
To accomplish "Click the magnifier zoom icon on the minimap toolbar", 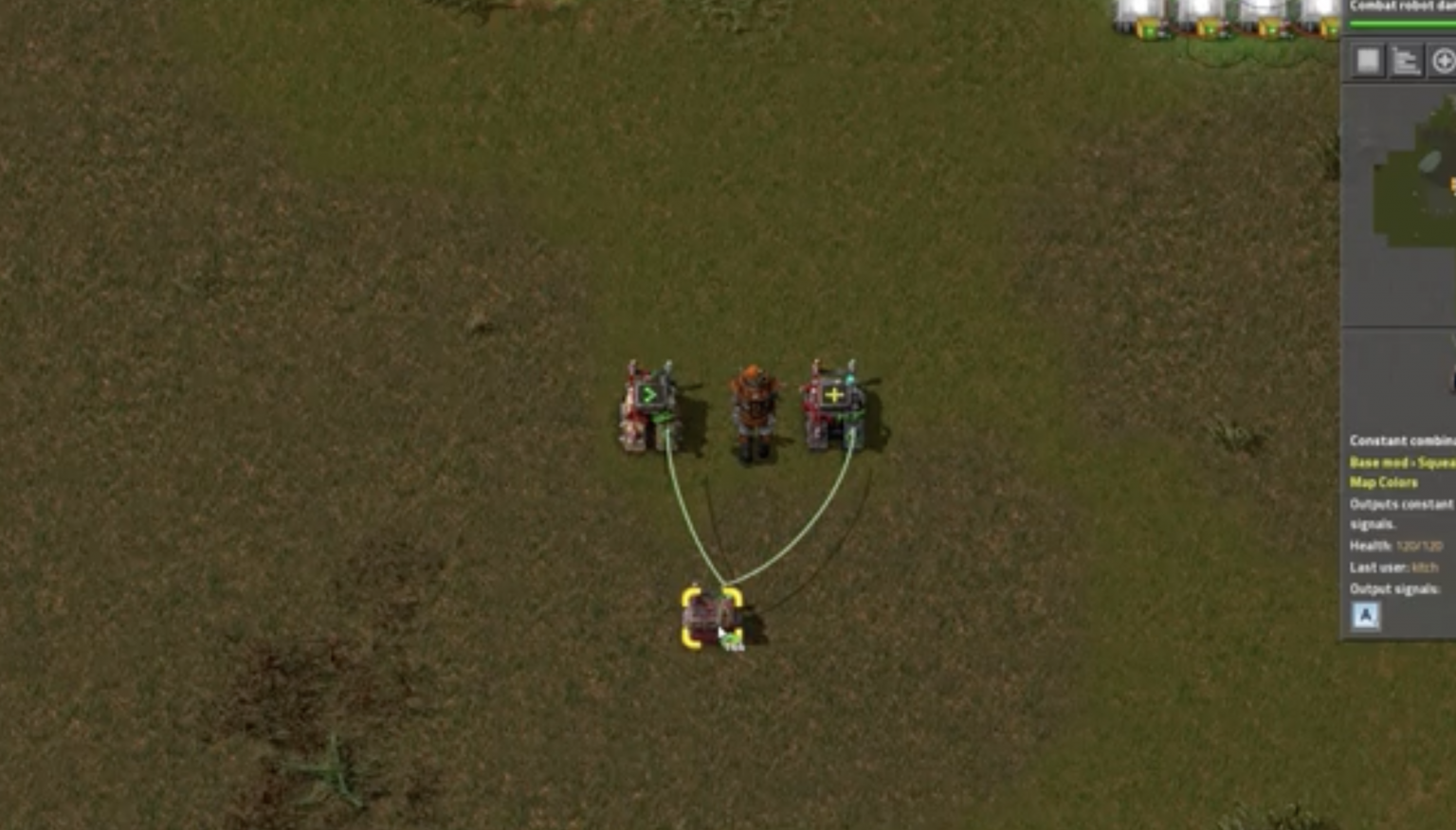I will tap(1444, 60).
